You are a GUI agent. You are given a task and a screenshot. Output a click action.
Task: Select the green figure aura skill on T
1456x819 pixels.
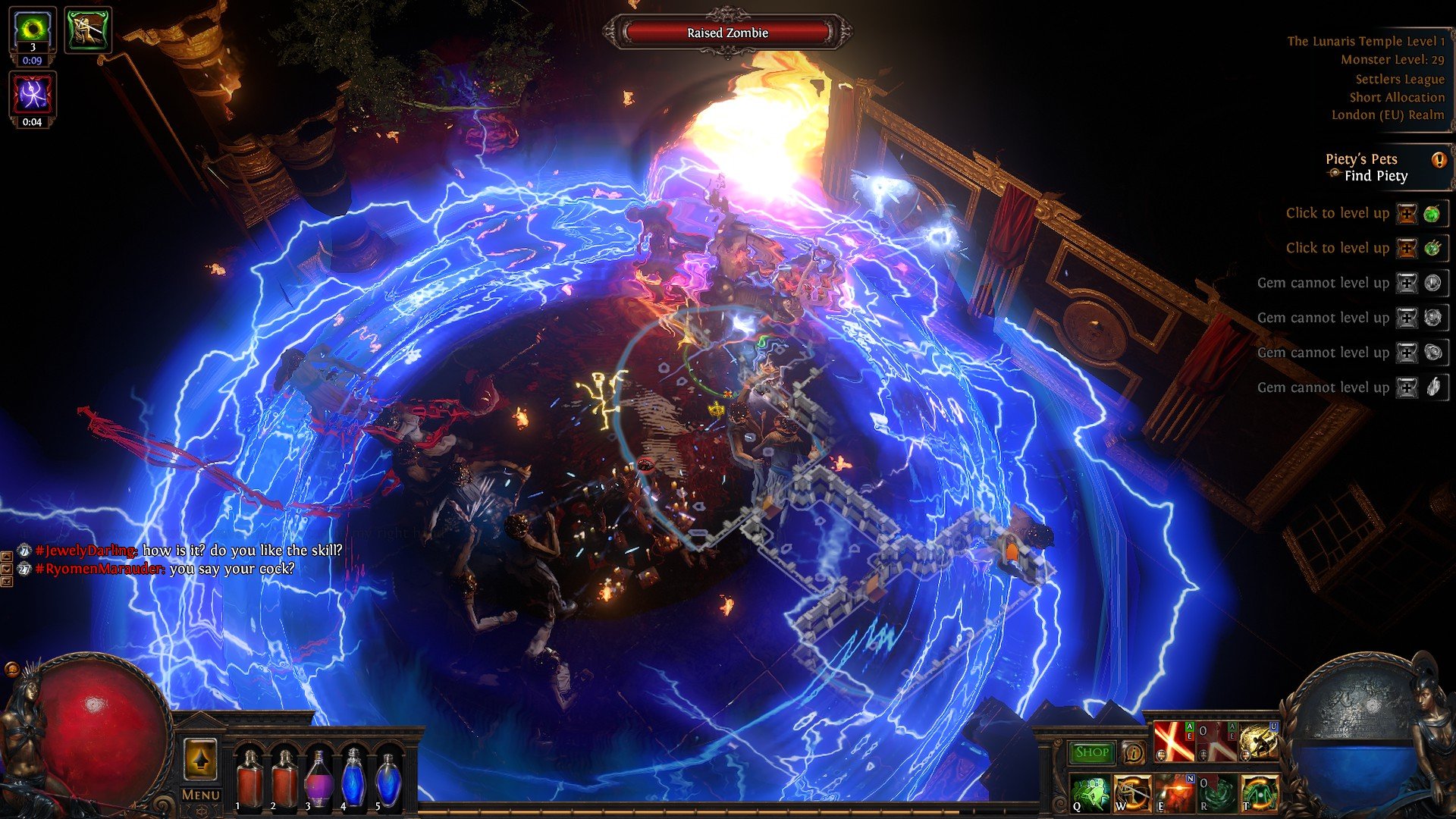1260,792
